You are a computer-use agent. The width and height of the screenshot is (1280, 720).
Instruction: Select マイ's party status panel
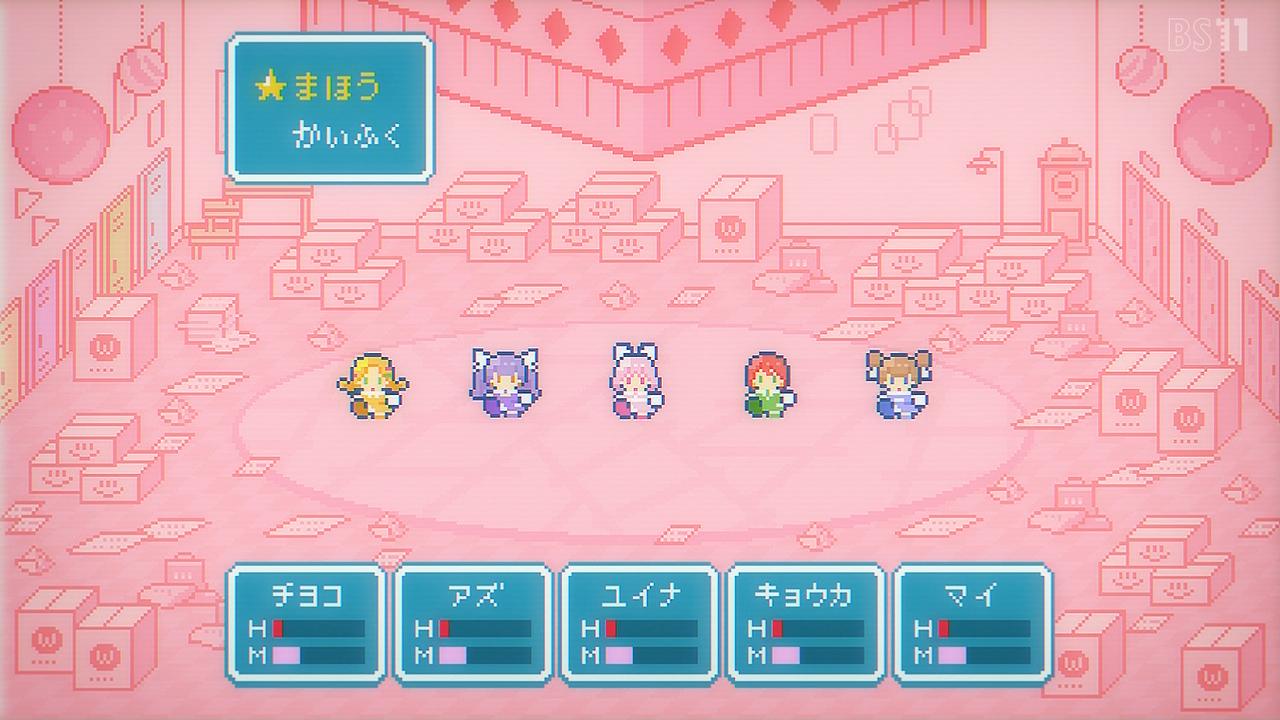pos(972,623)
